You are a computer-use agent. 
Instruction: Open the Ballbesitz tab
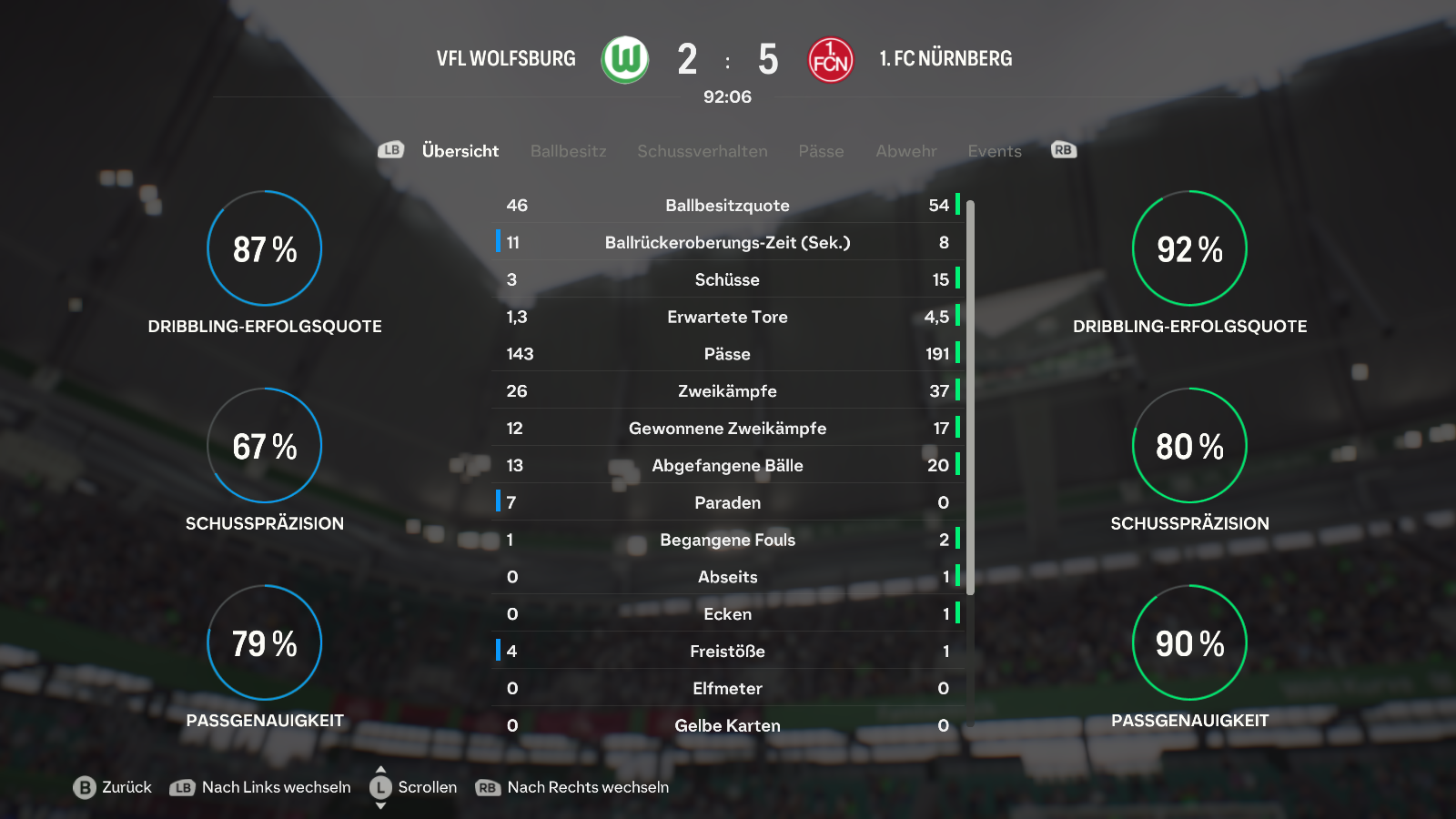568,151
